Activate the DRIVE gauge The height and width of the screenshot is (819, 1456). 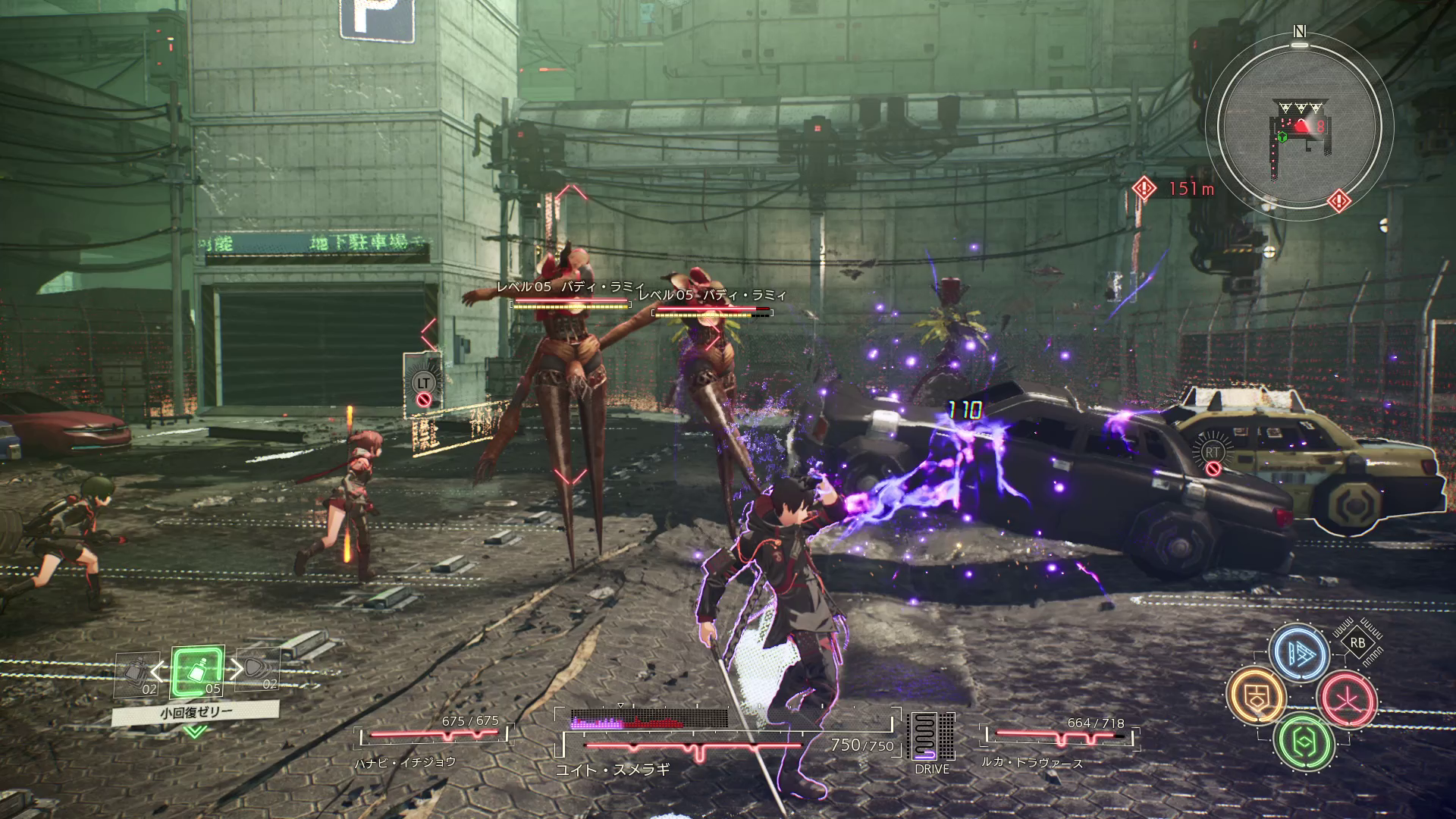(x=932, y=743)
